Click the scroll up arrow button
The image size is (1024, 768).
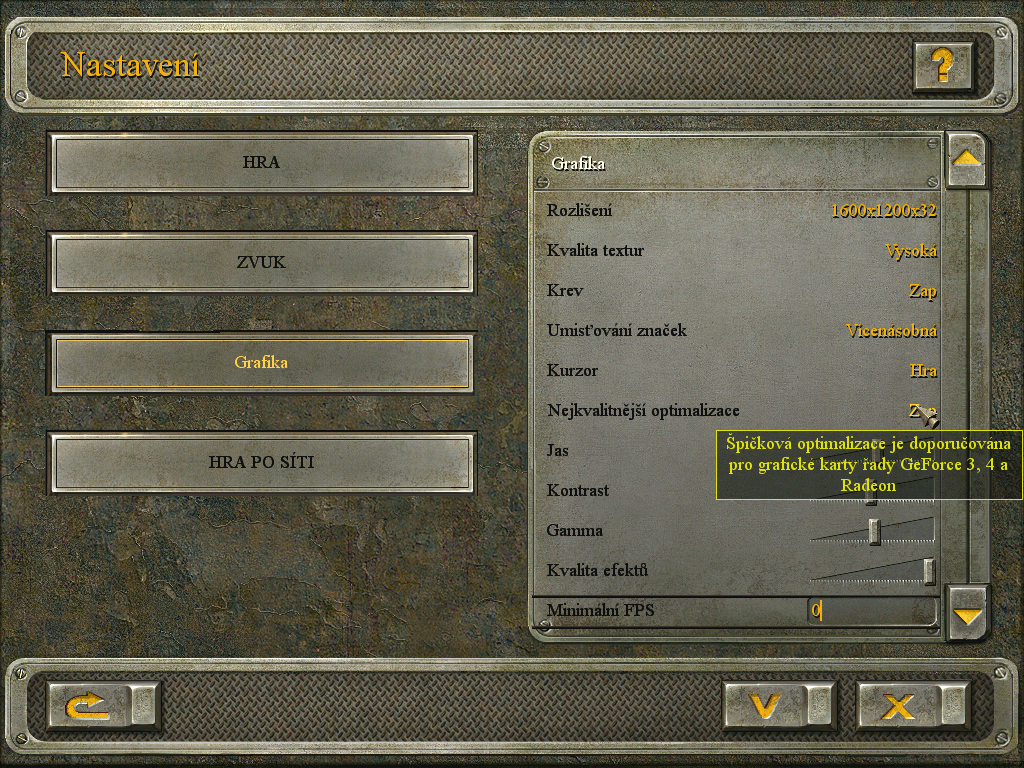coord(966,159)
